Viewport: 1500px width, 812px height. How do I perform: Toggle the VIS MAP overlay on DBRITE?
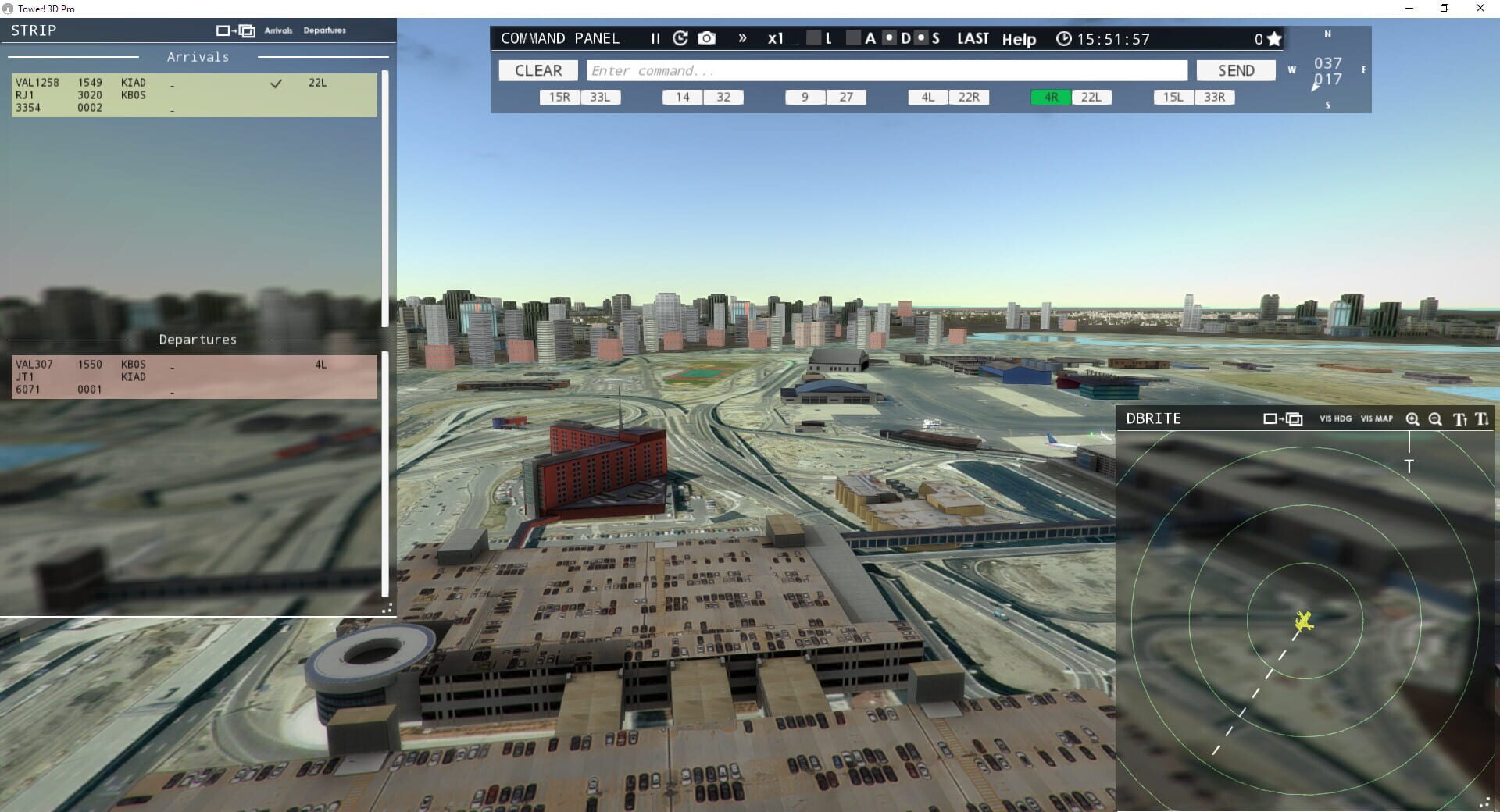point(1378,418)
